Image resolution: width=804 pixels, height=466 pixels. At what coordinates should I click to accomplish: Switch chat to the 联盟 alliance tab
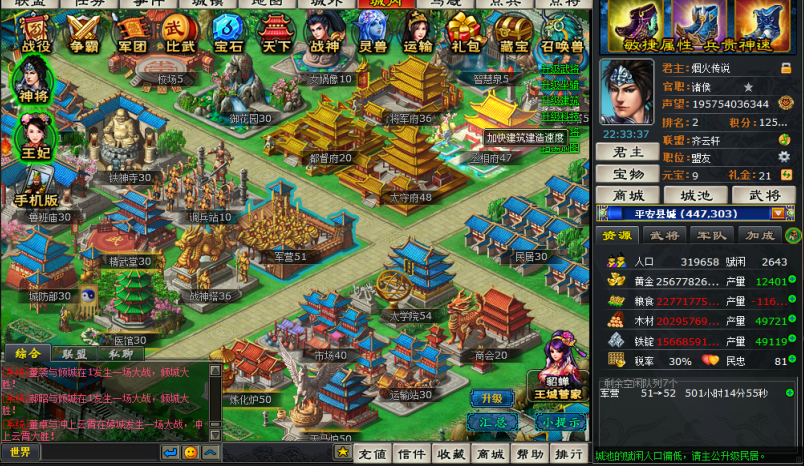point(73,353)
